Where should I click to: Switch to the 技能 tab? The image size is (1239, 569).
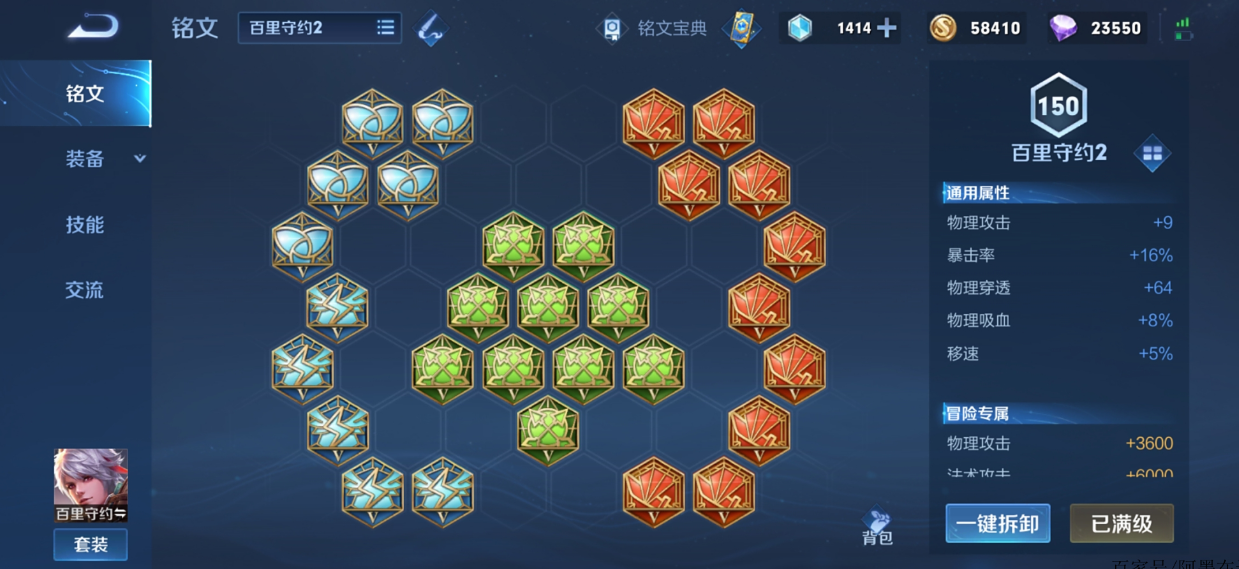(85, 225)
